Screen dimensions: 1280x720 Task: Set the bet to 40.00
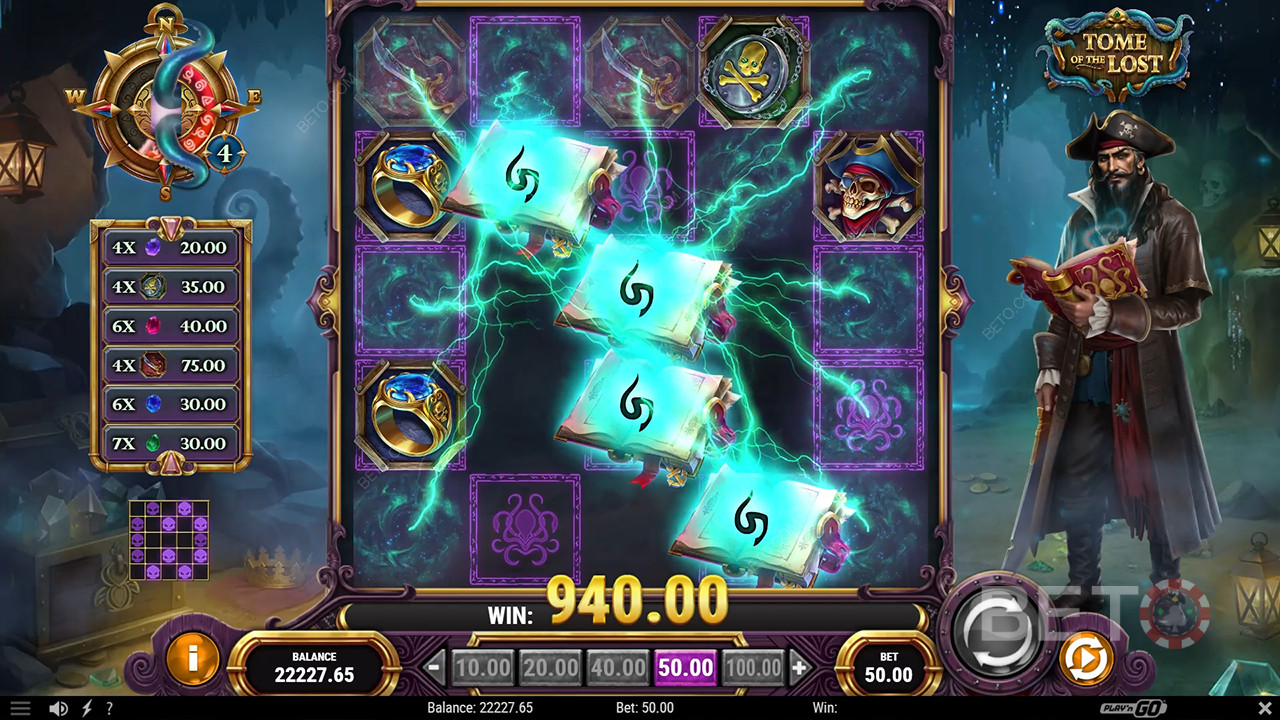click(618, 667)
